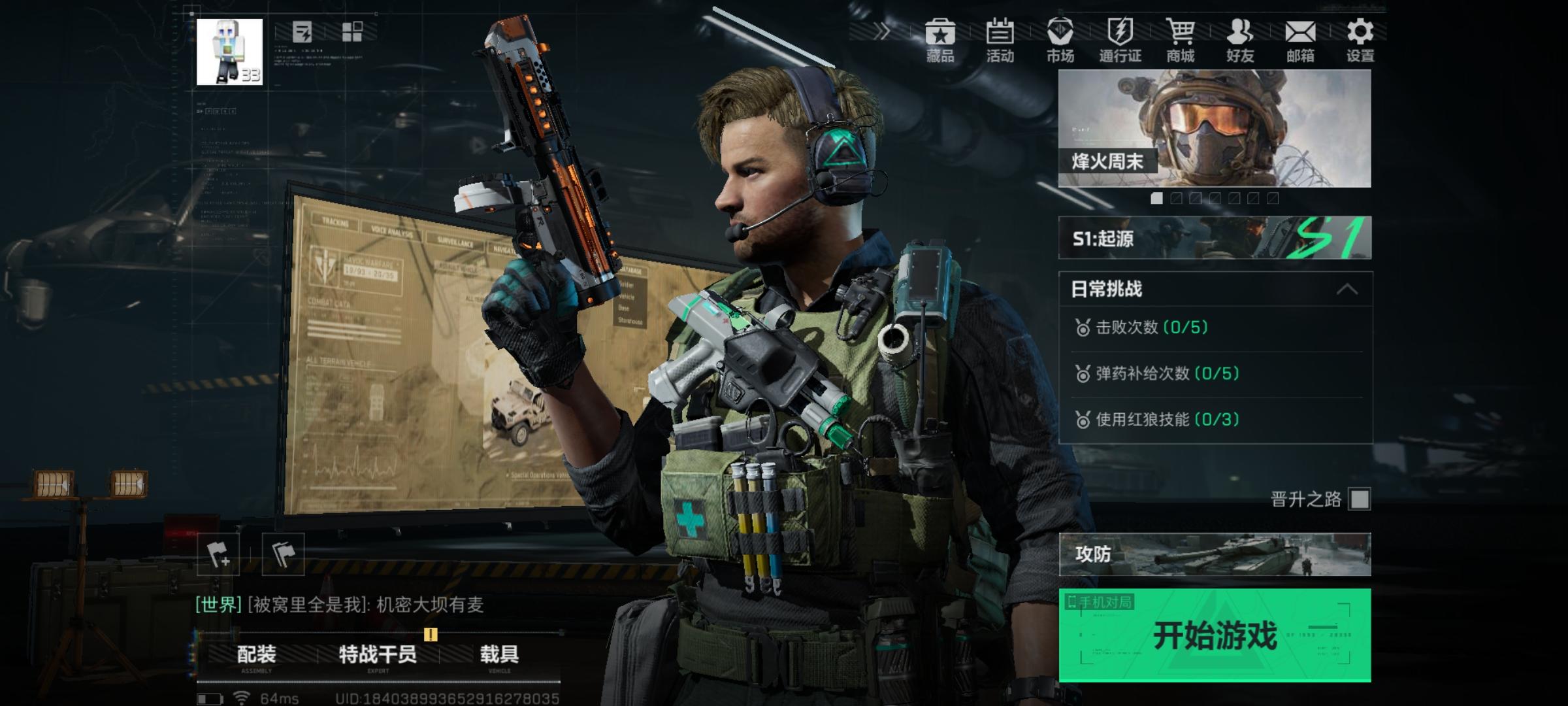Screen dimensions: 1568x706
Task: Select the 攻防 game mode tile
Action: 1215,554
